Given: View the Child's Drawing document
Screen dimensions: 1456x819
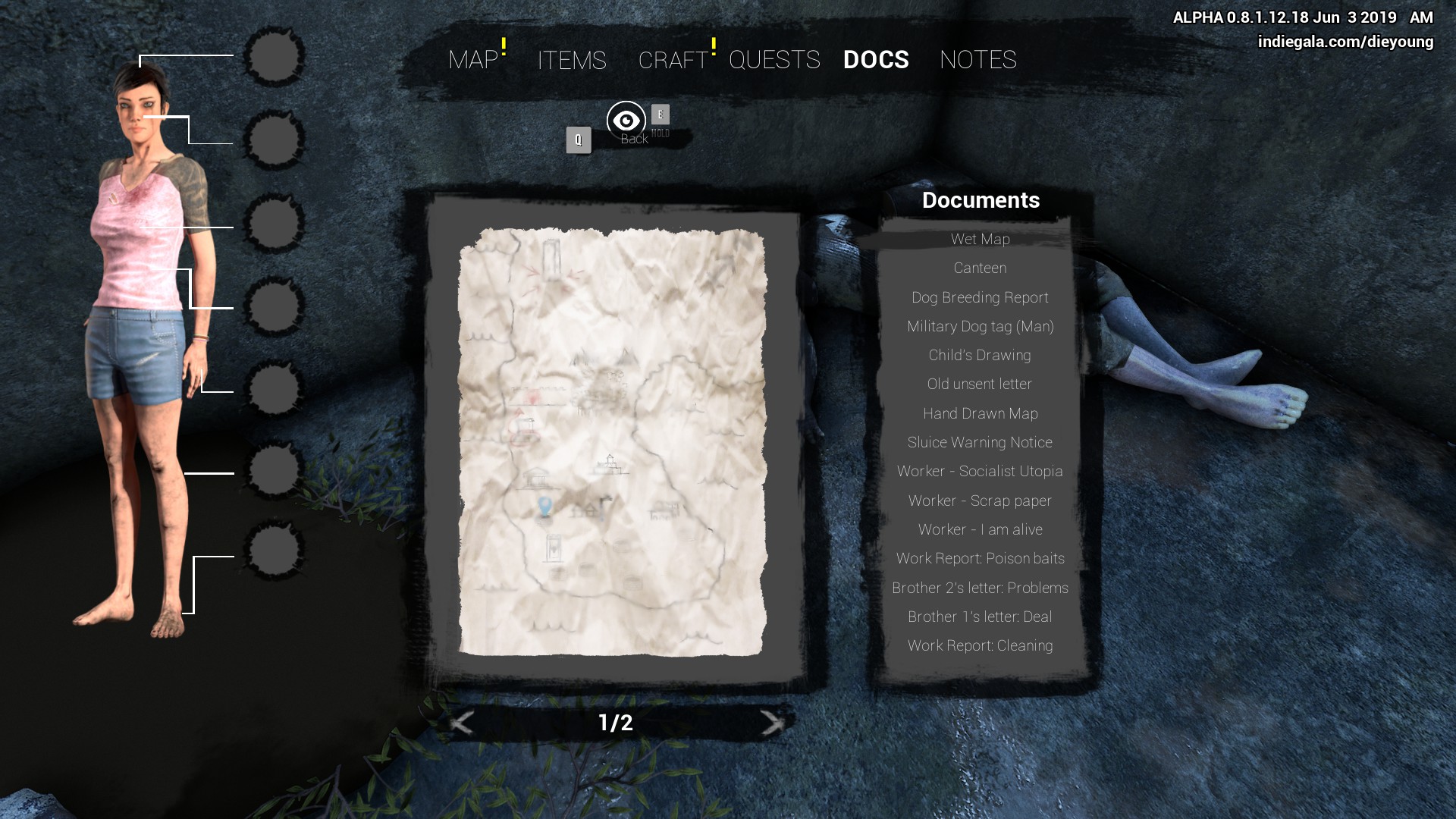Looking at the screenshot, I should pyautogui.click(x=980, y=356).
